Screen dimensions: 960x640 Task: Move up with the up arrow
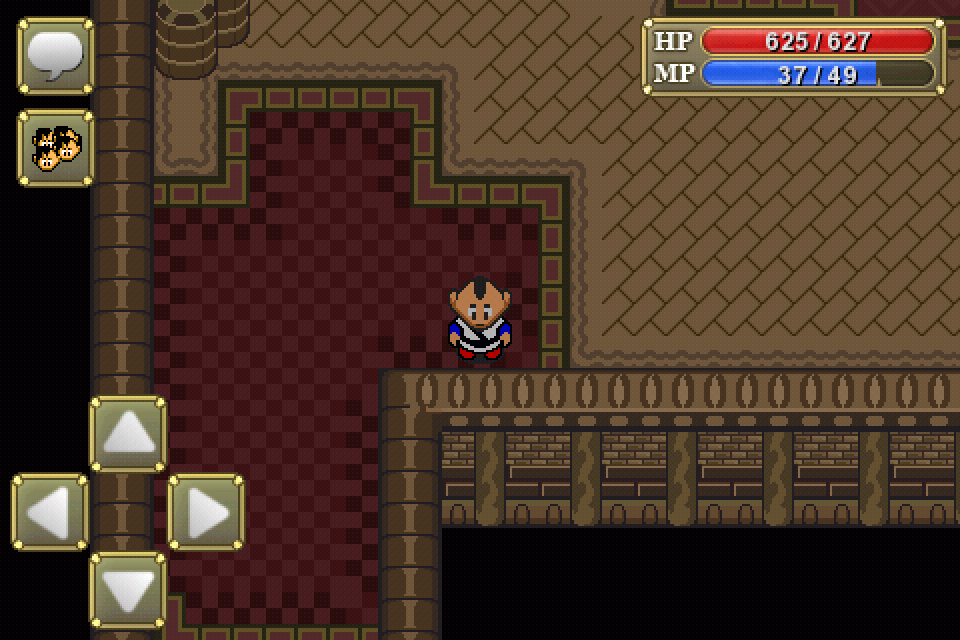point(128,434)
